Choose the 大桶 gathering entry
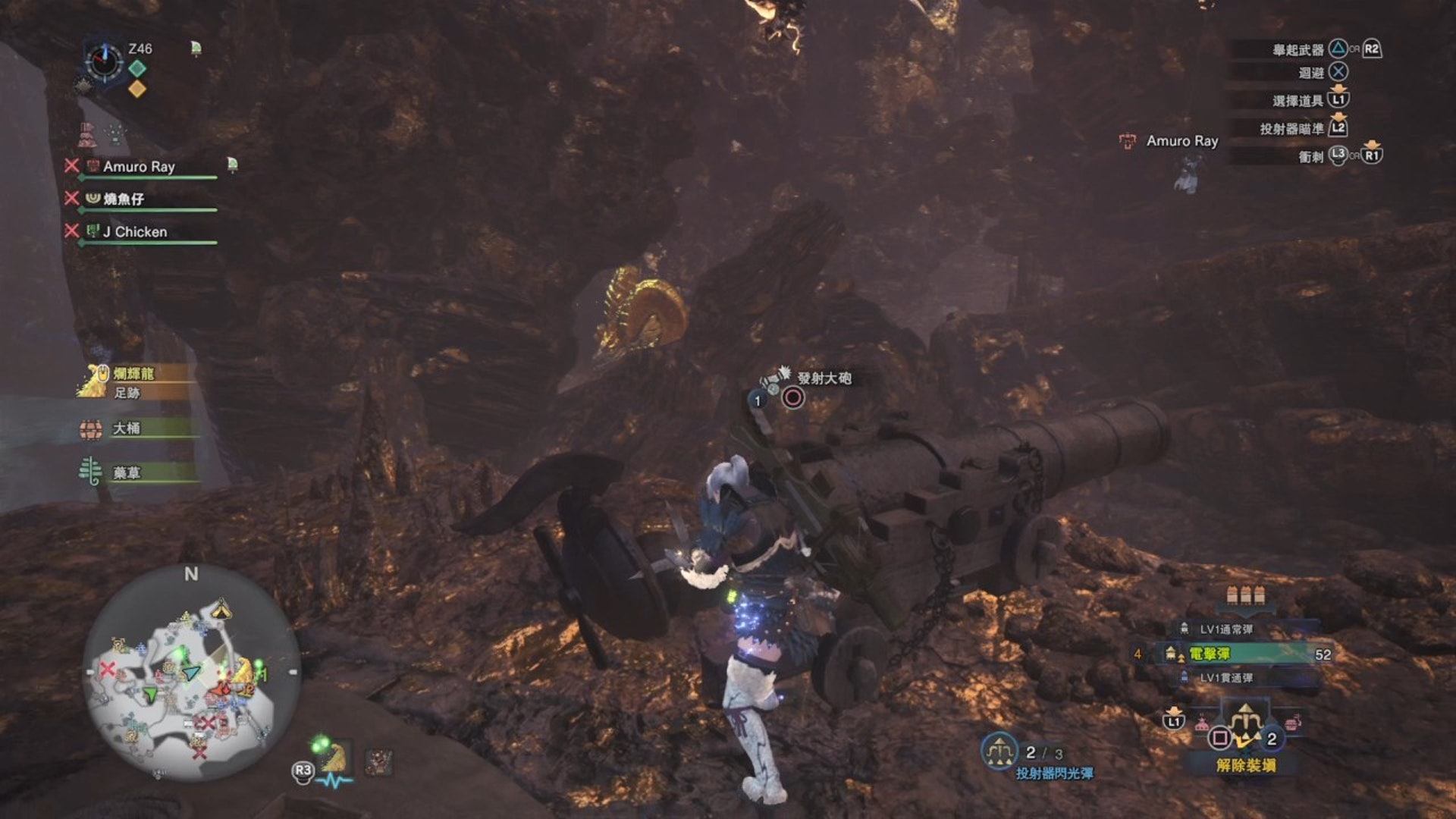The width and height of the screenshot is (1456, 819). (126, 428)
